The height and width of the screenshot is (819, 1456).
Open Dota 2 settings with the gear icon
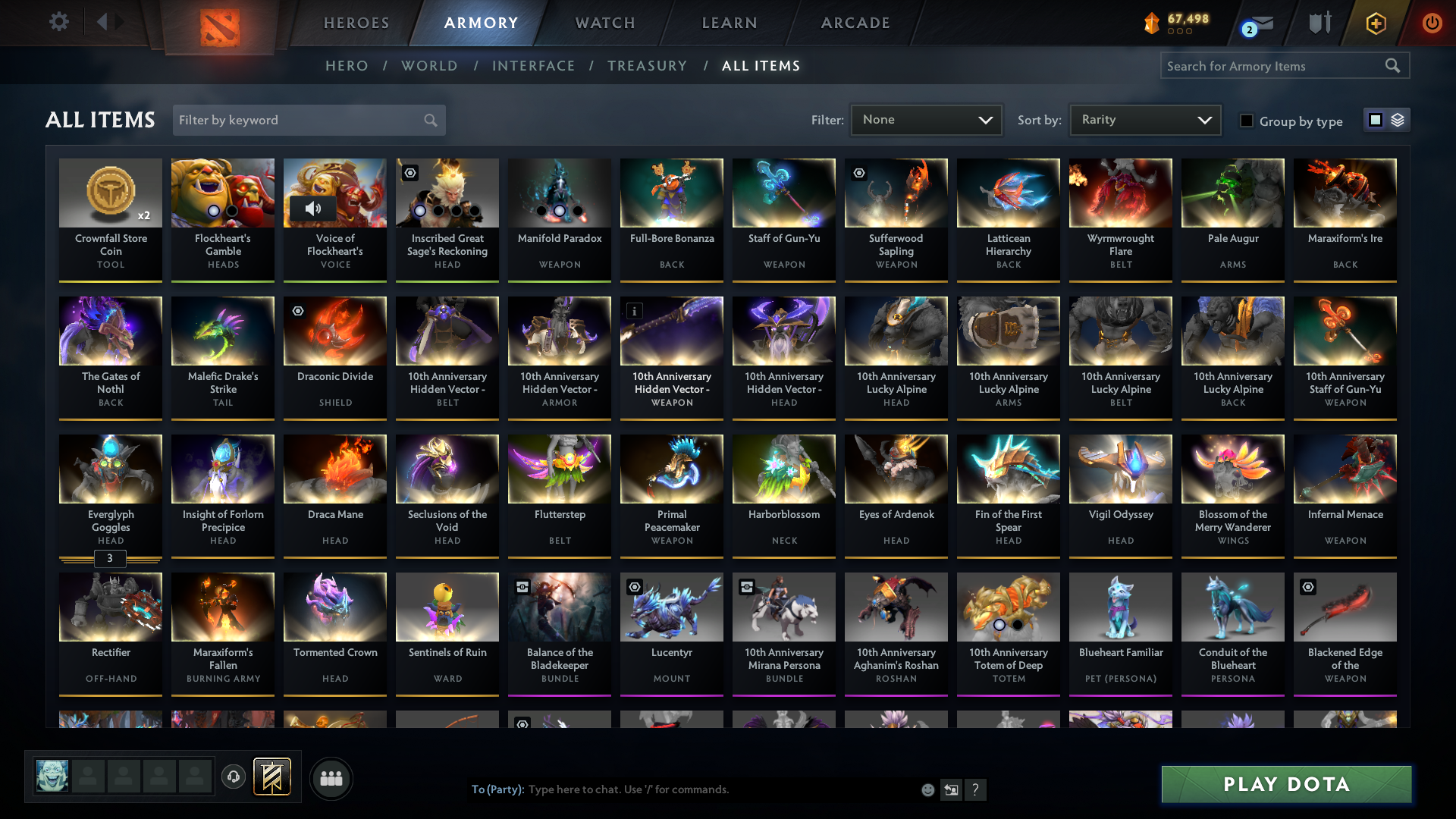click(59, 22)
